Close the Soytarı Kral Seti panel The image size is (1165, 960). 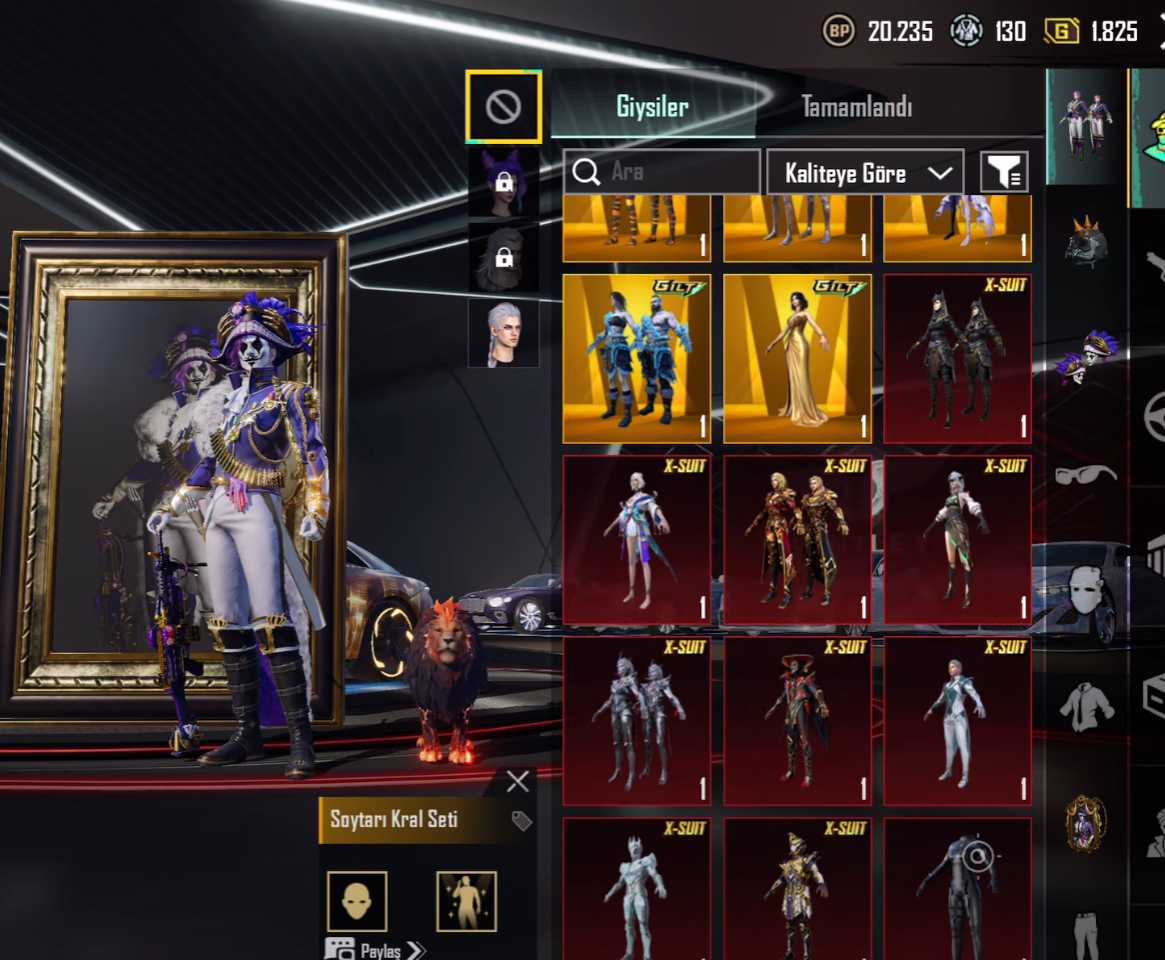pos(517,781)
